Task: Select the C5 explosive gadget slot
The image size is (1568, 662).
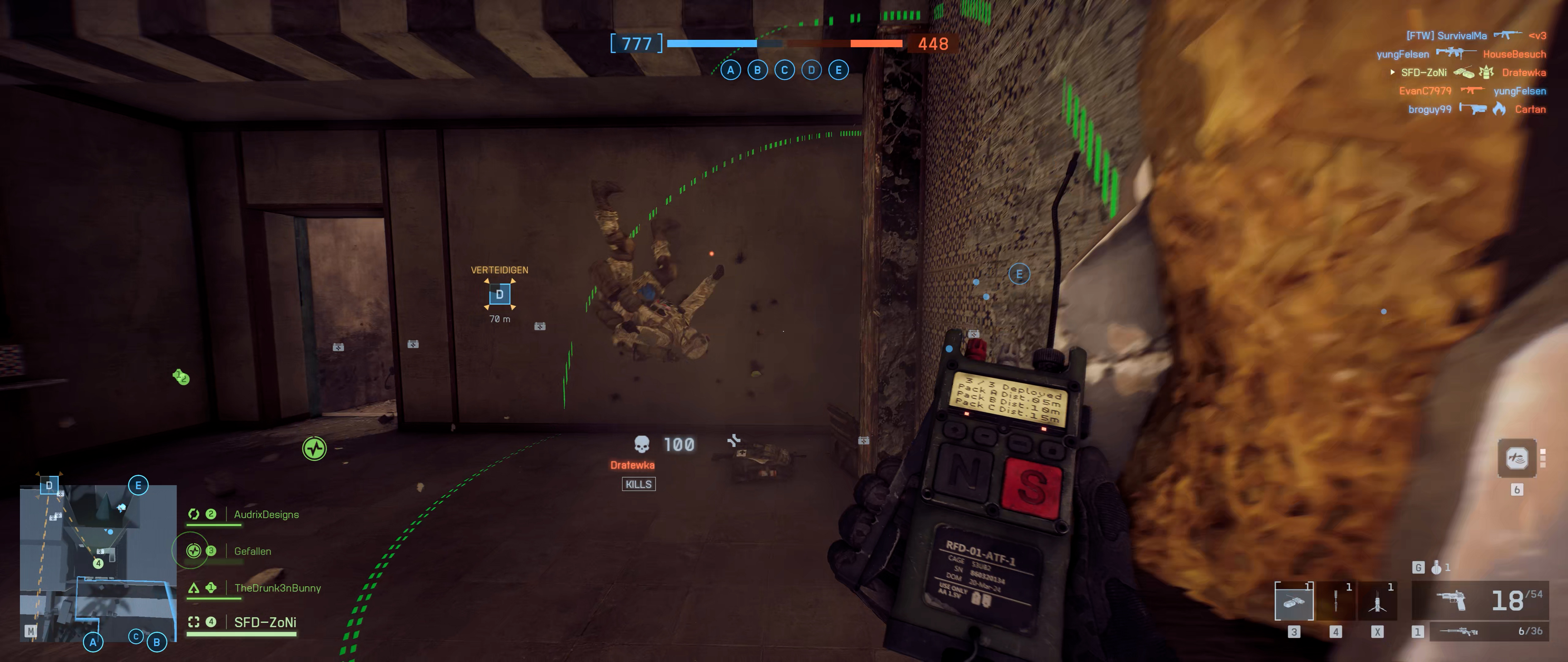Action: pos(1294,602)
